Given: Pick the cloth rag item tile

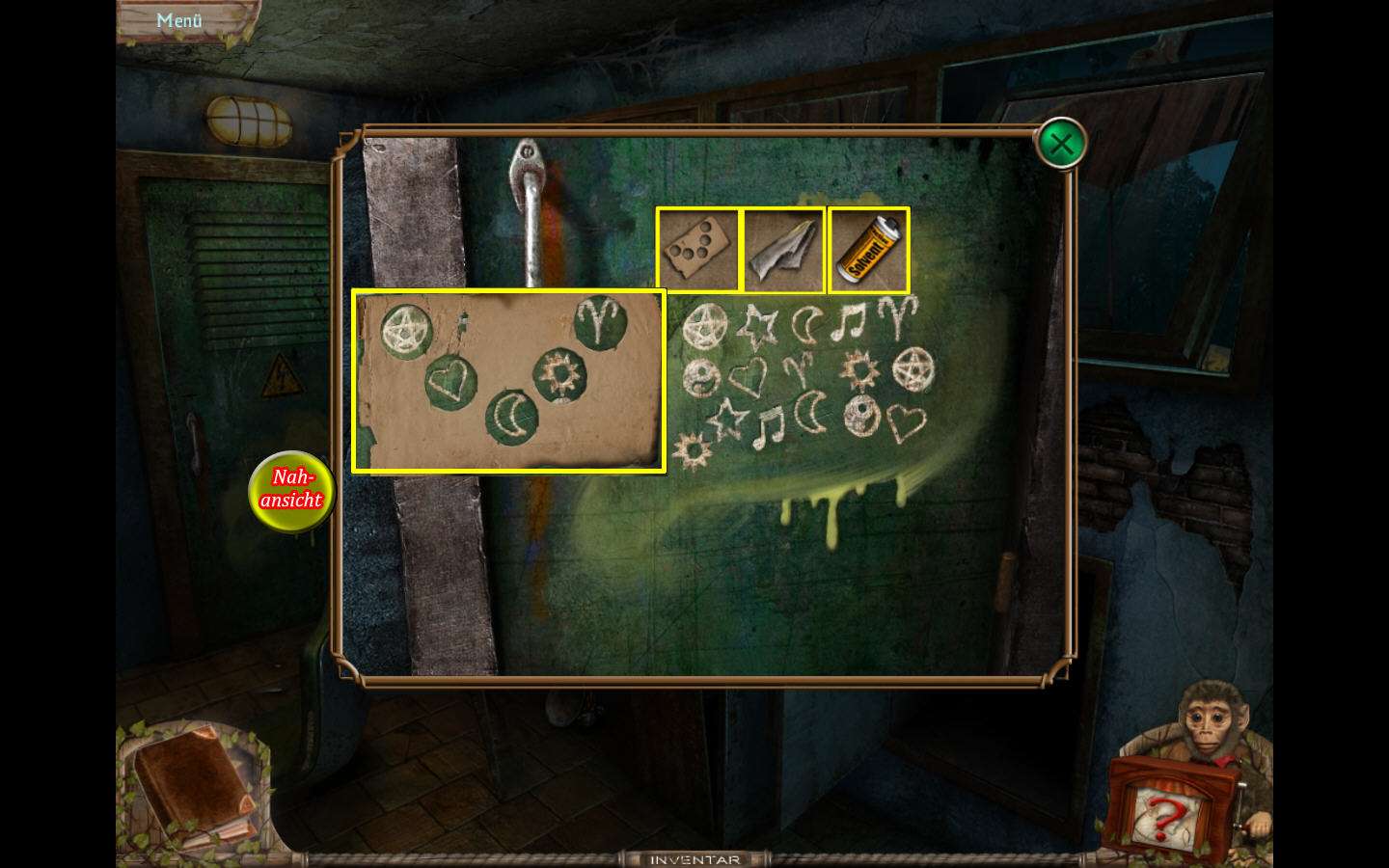Looking at the screenshot, I should coord(783,250).
